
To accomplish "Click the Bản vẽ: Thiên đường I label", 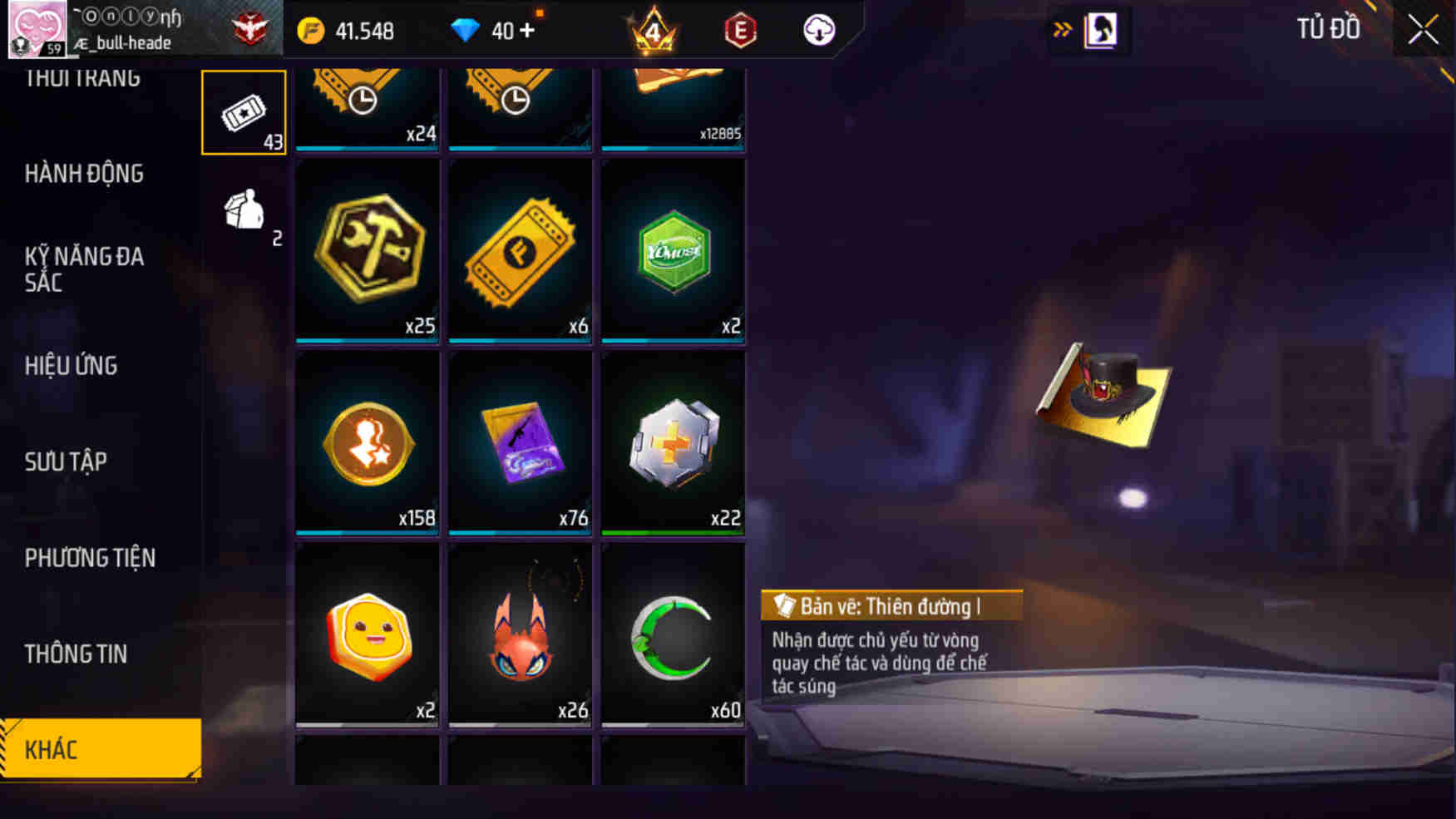I will pos(890,606).
